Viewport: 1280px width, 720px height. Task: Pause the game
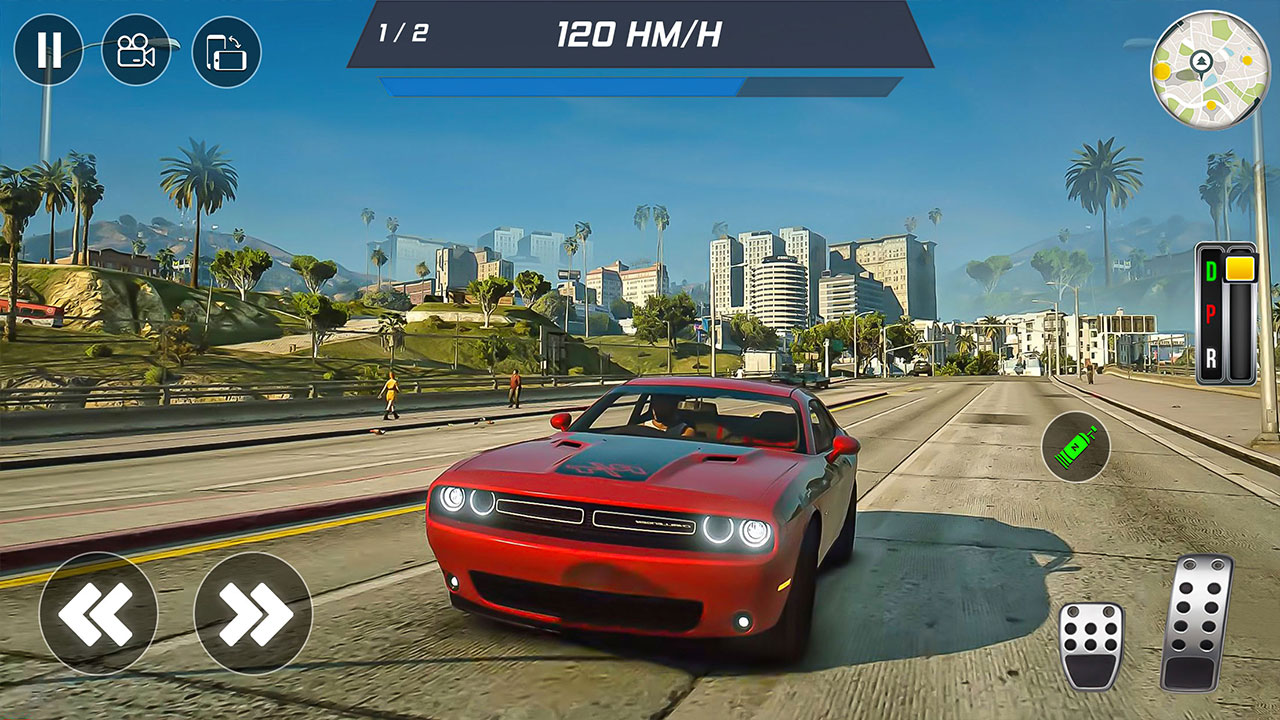pos(50,47)
